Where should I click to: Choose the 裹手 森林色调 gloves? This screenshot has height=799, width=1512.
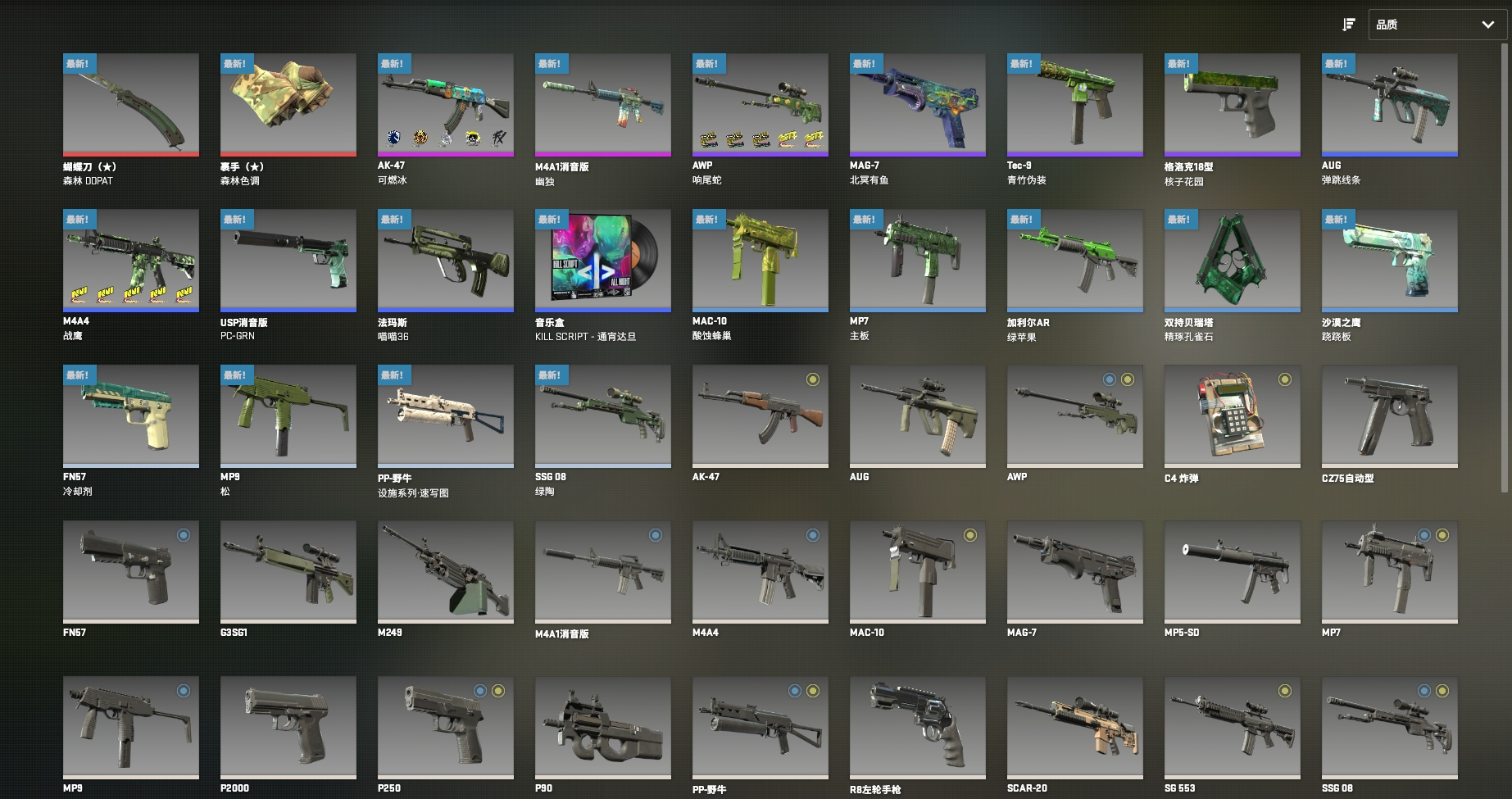click(288, 104)
